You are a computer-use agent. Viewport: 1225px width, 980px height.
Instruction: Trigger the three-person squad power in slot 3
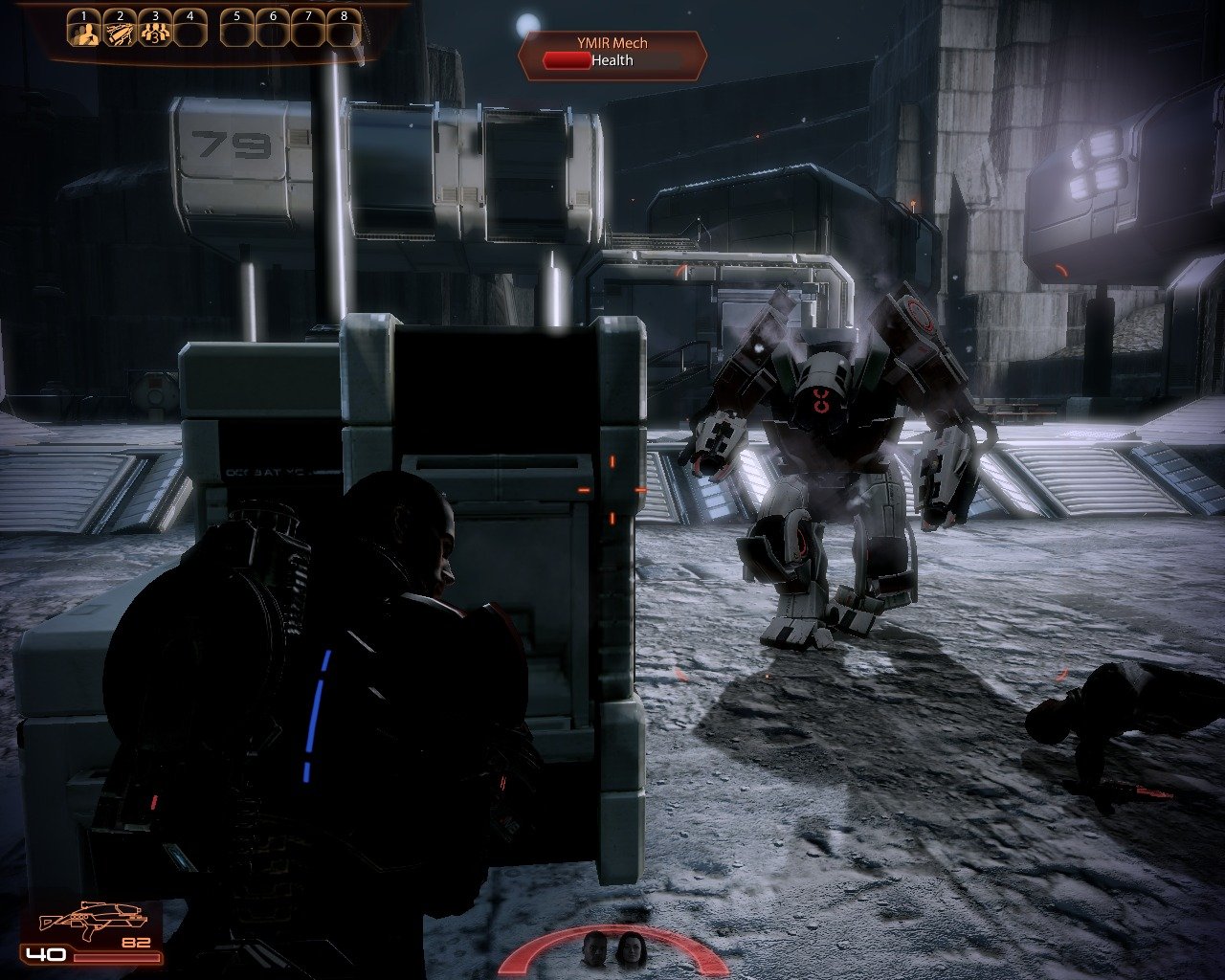155,33
